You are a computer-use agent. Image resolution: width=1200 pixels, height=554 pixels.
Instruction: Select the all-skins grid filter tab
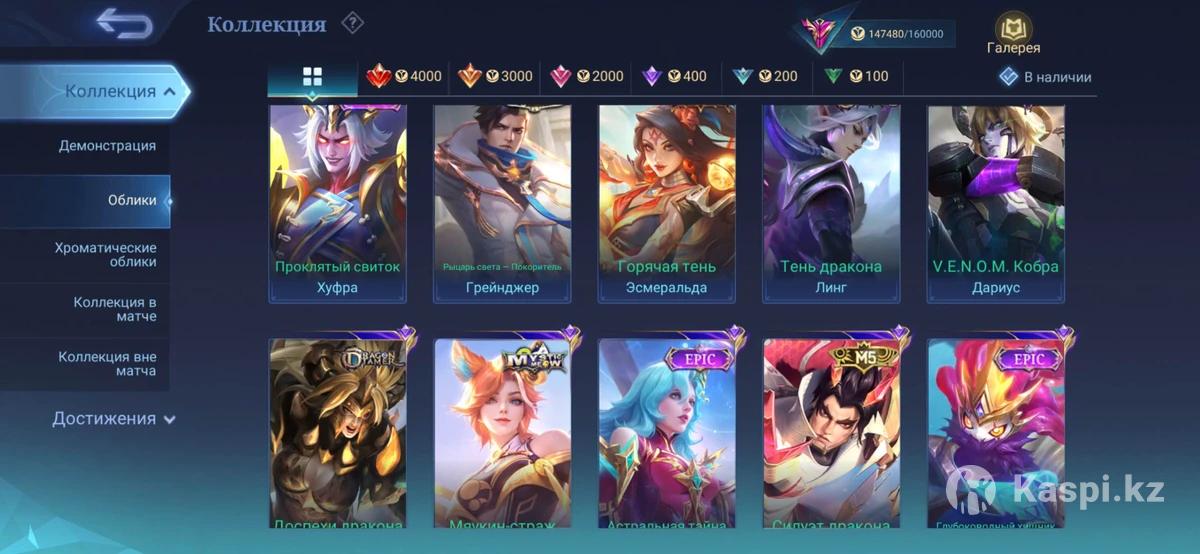tap(312, 77)
